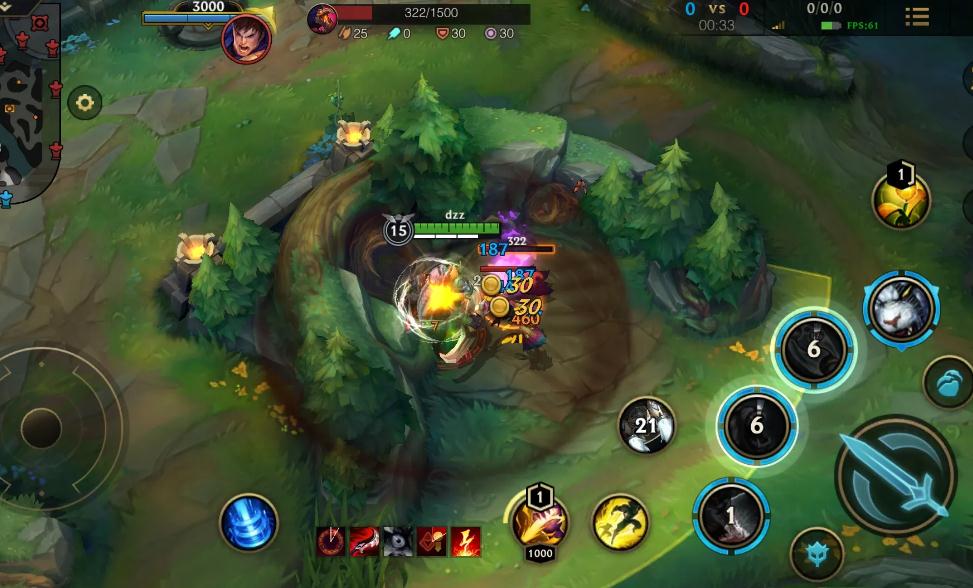
Task: Tap the sword basic attack button
Action: (x=894, y=474)
